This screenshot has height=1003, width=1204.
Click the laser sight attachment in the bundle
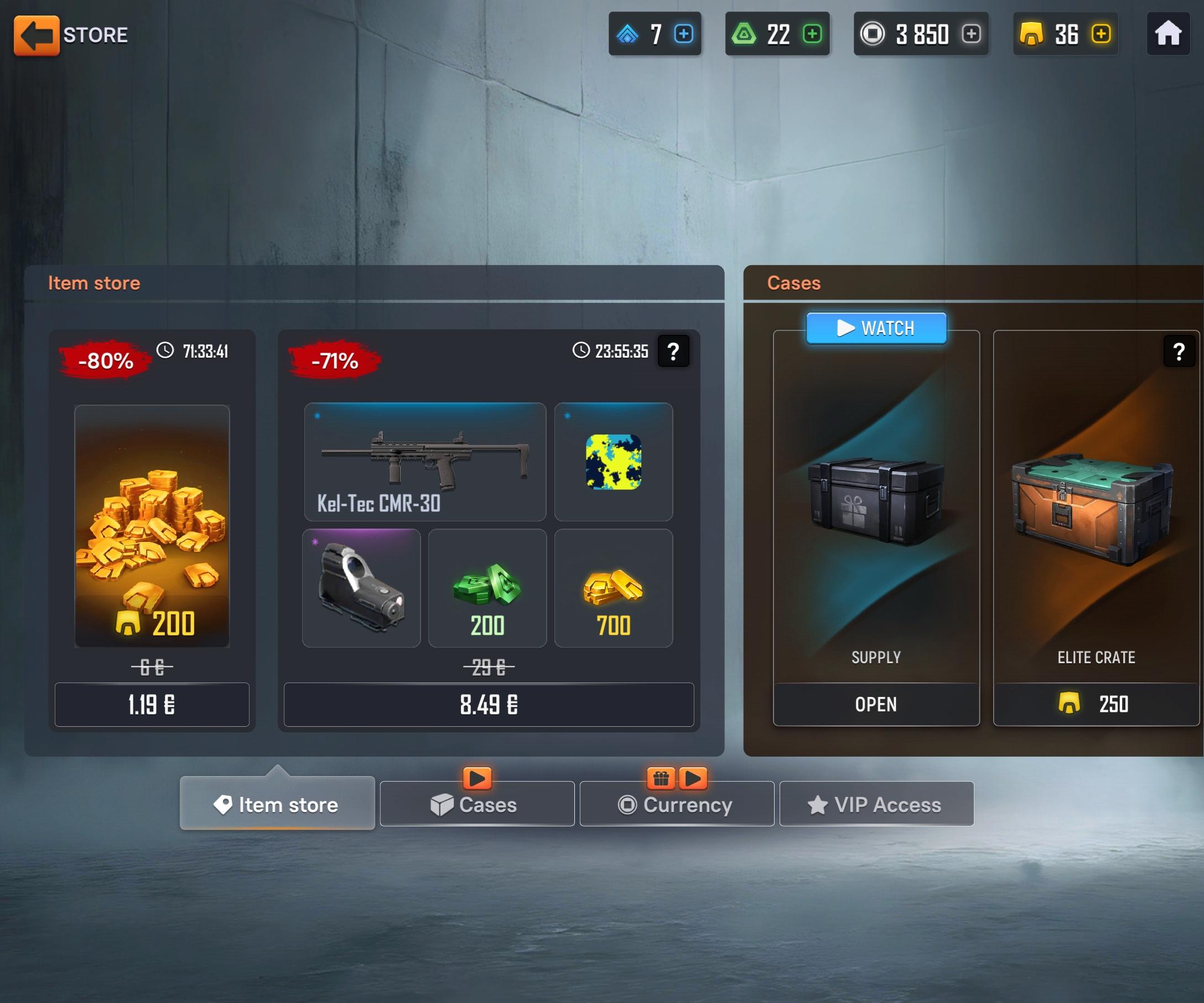point(362,586)
